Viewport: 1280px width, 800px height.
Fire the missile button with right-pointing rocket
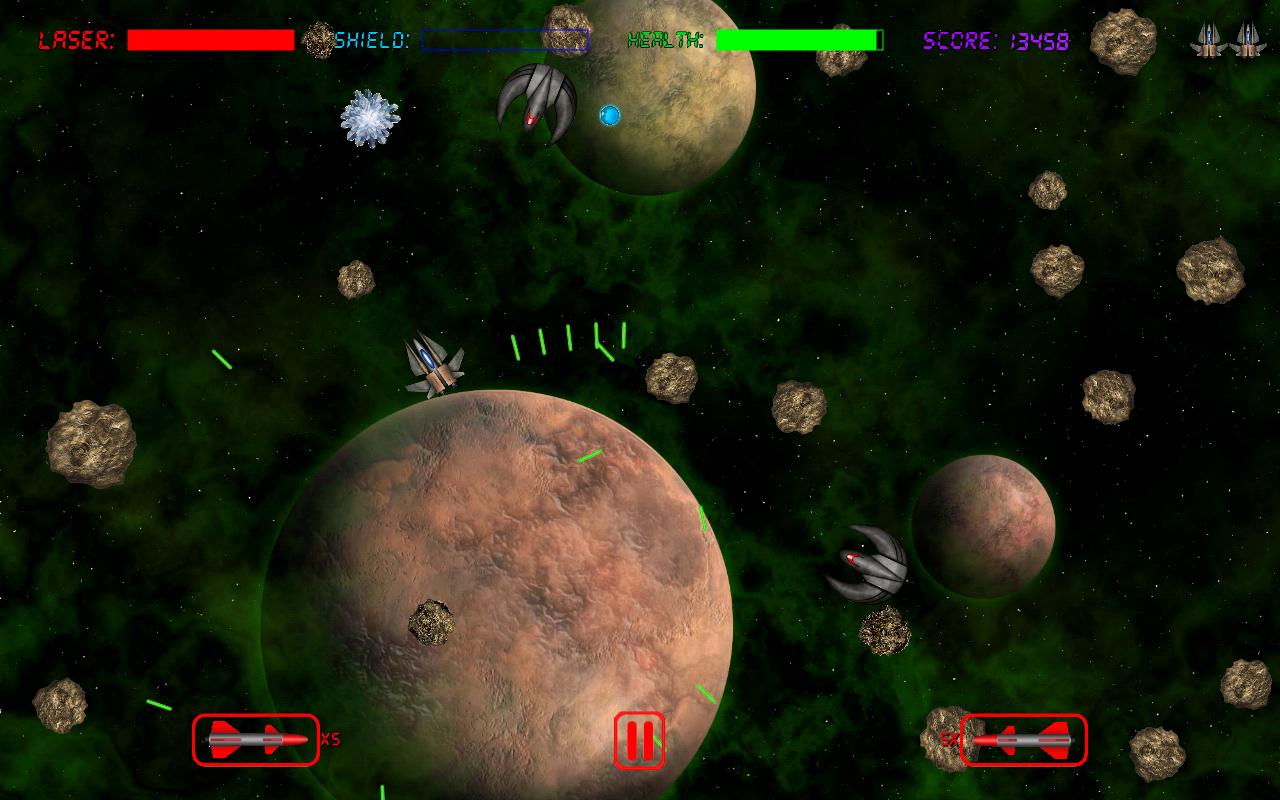(x=256, y=740)
